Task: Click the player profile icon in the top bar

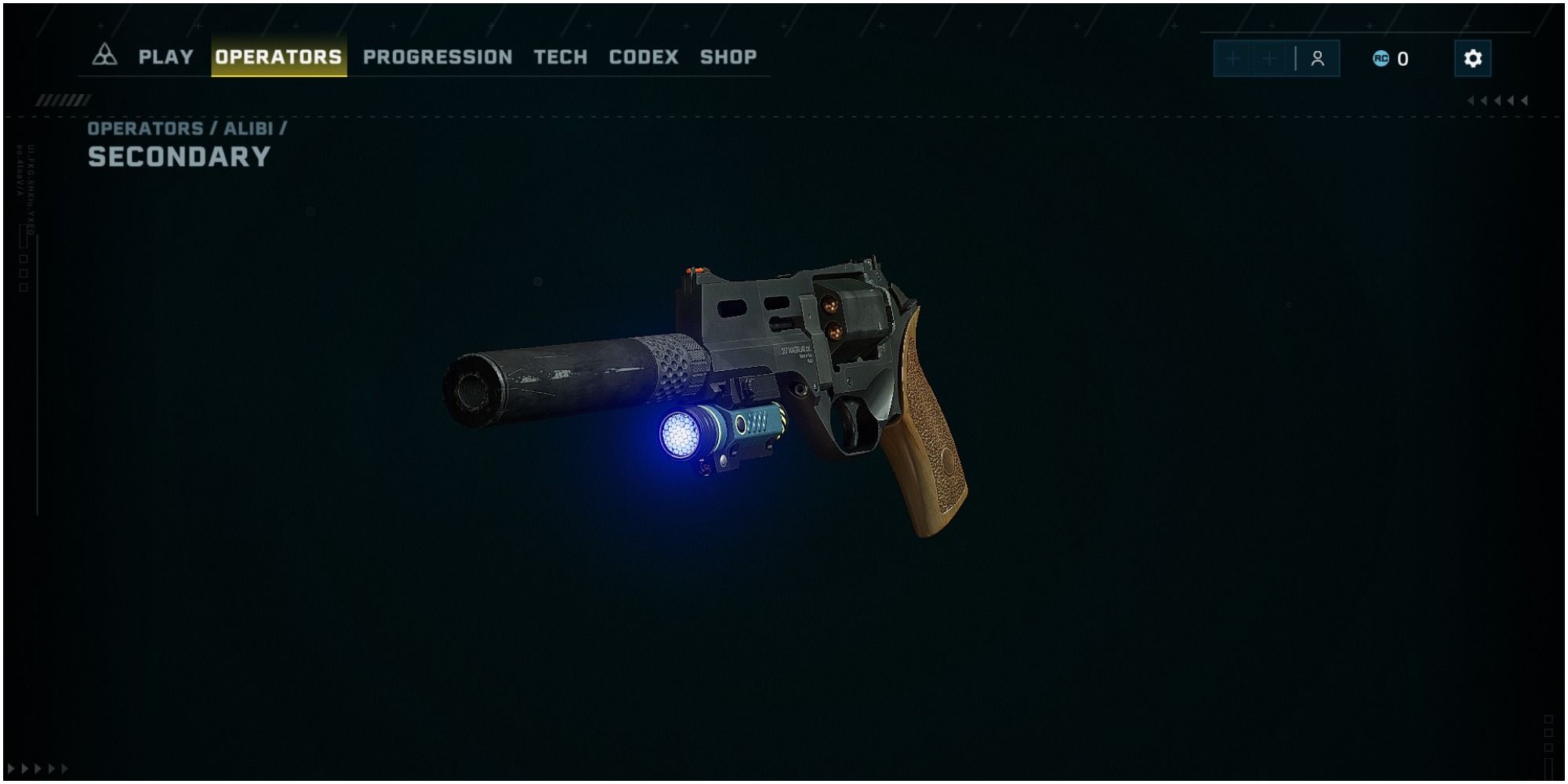Action: [x=1318, y=57]
